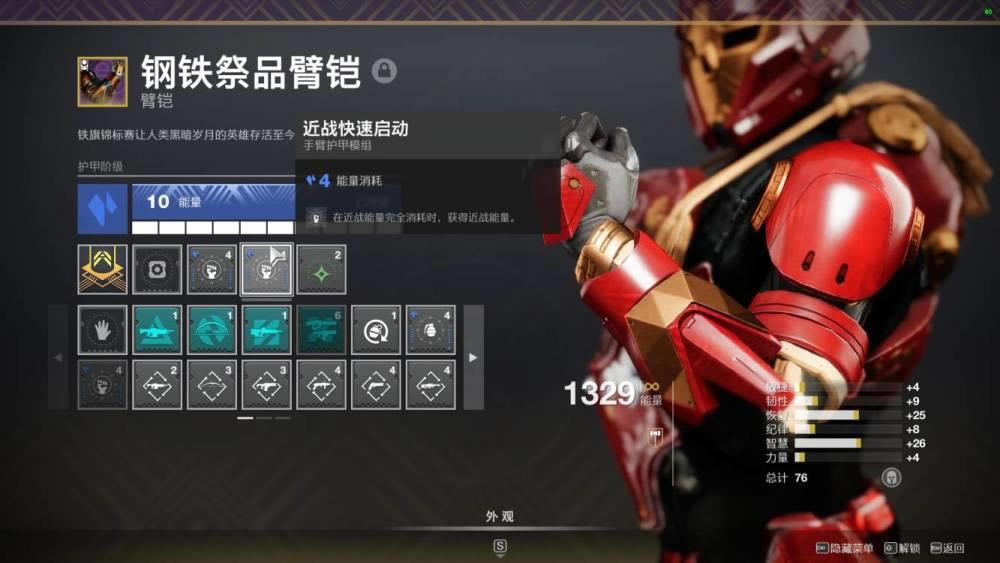The height and width of the screenshot is (563, 1000).
Task: Open the 外观 appearance section
Action: point(500,516)
